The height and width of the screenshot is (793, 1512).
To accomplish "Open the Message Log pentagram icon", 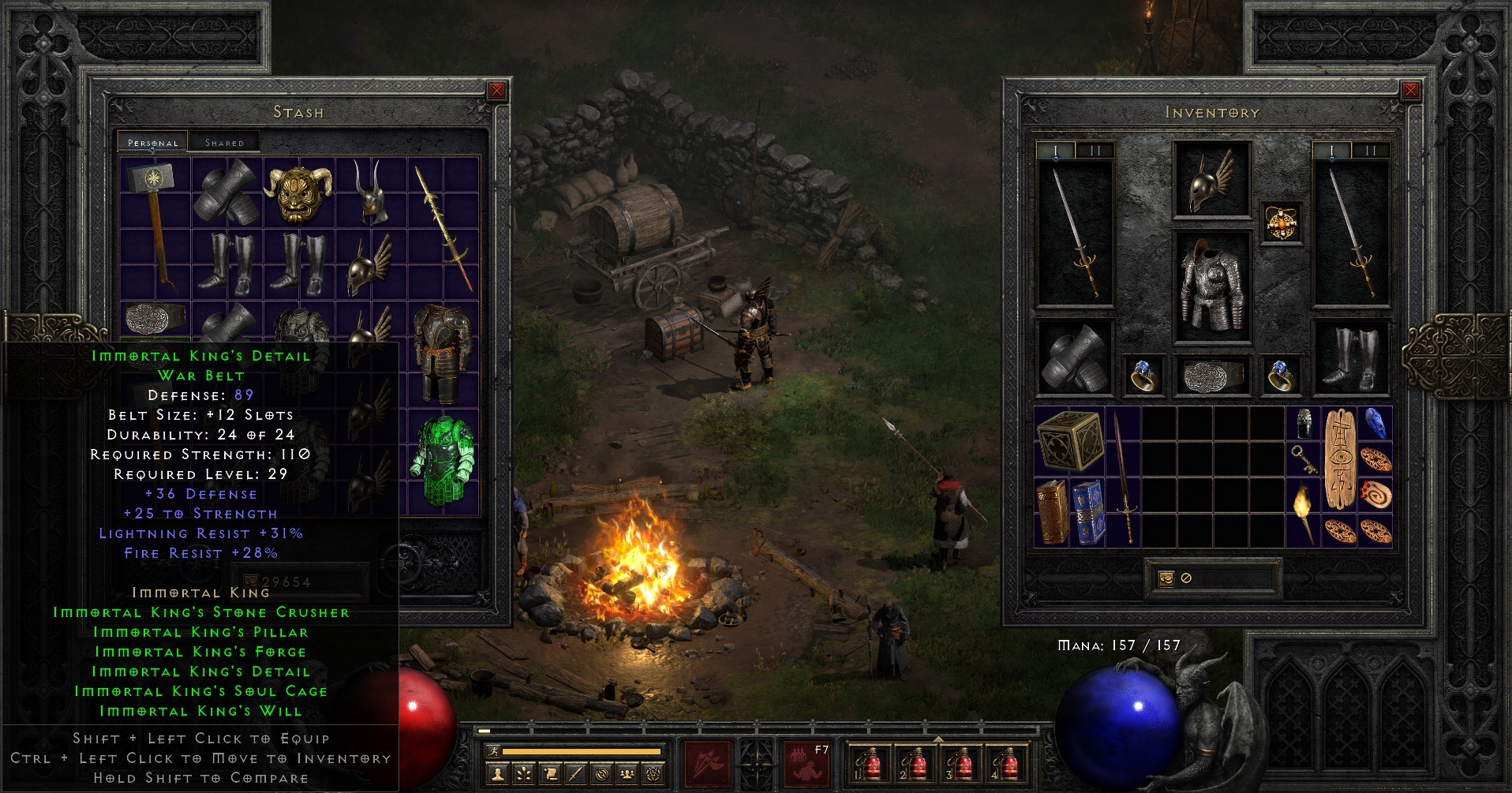I will coord(653,774).
